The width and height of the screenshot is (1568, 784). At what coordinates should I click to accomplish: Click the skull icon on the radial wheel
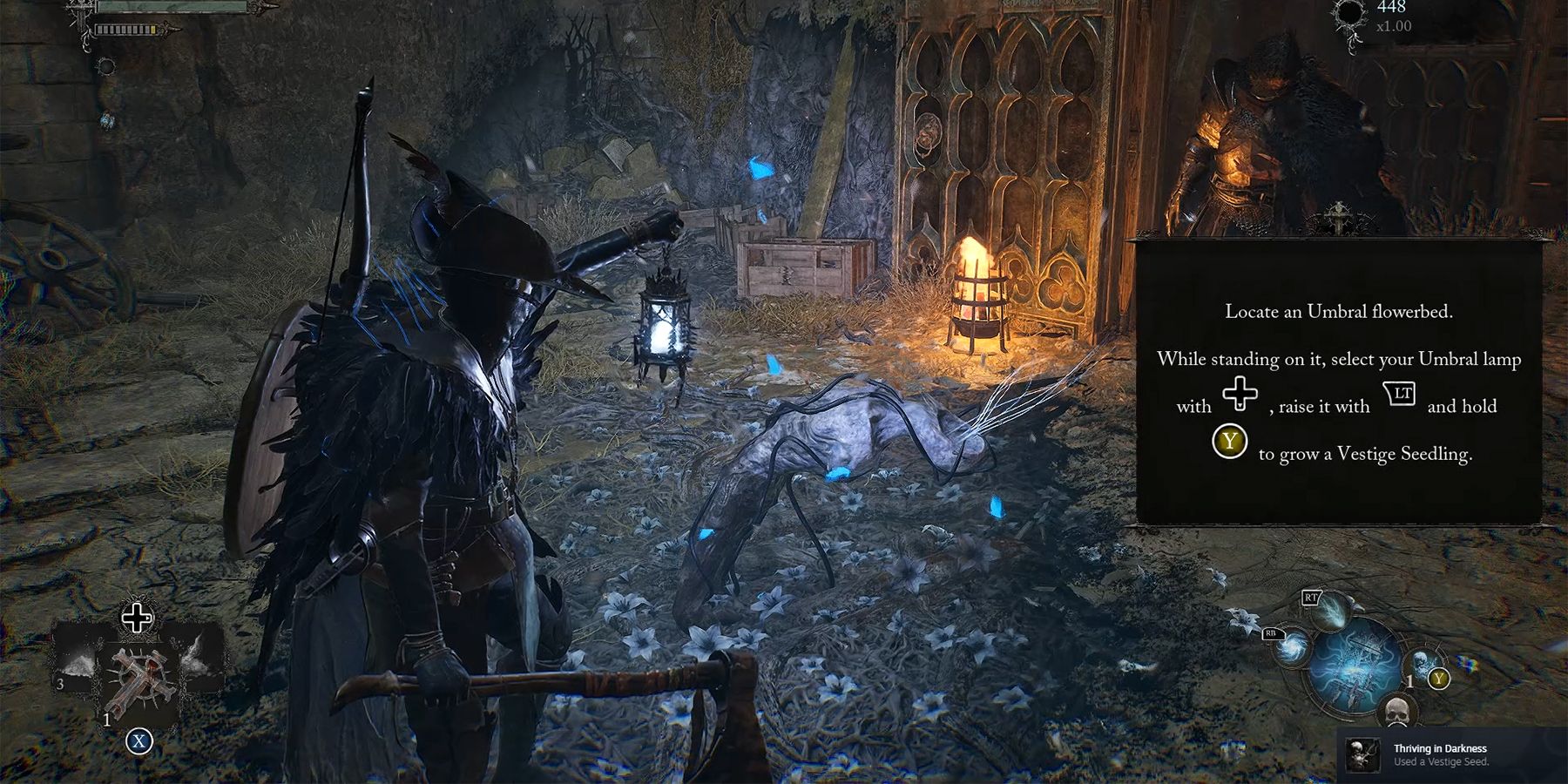(x=1397, y=709)
